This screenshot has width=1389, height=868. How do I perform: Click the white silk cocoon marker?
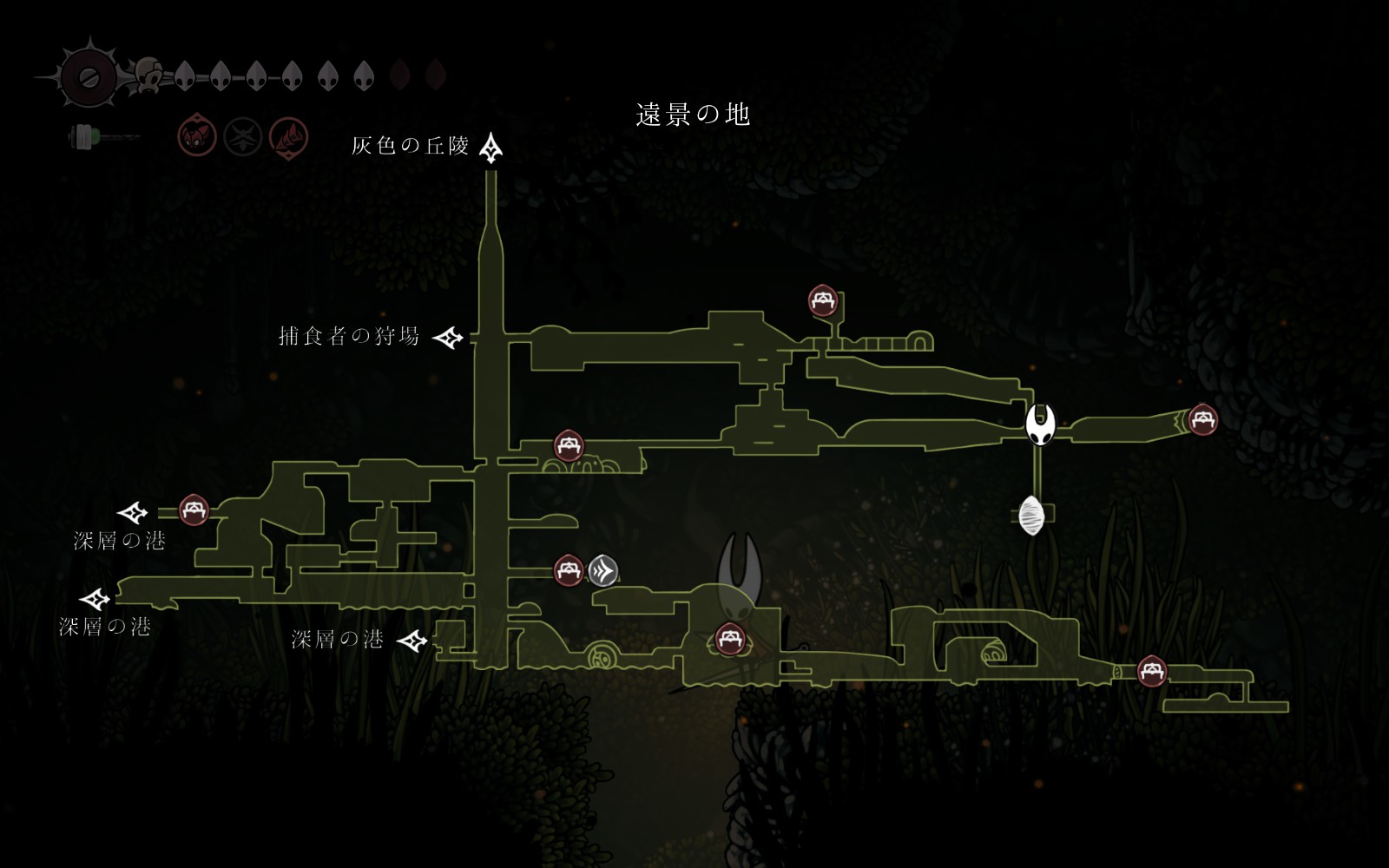[1031, 515]
